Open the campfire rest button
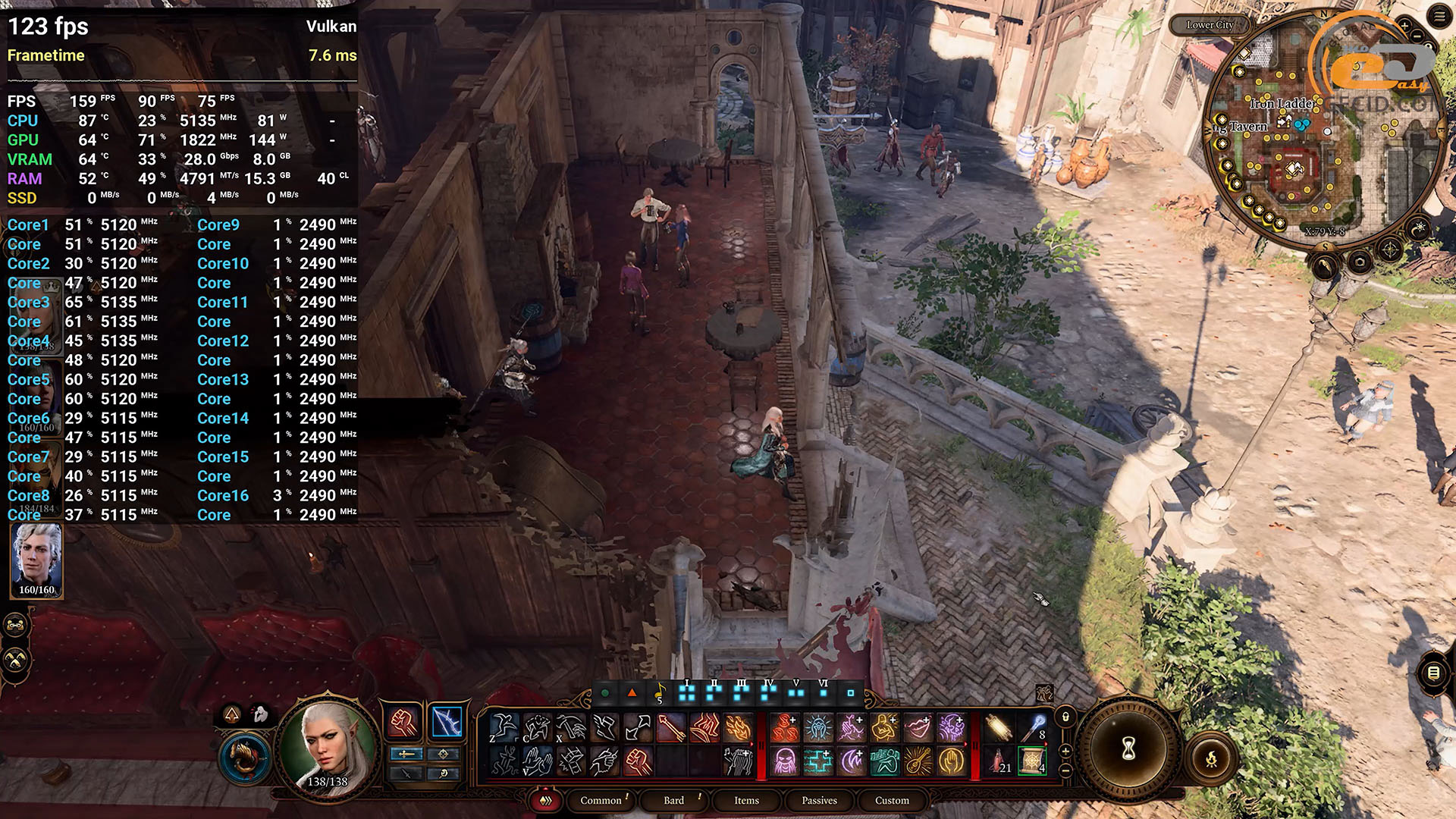Viewport: 1456px width, 819px height. 1211,758
